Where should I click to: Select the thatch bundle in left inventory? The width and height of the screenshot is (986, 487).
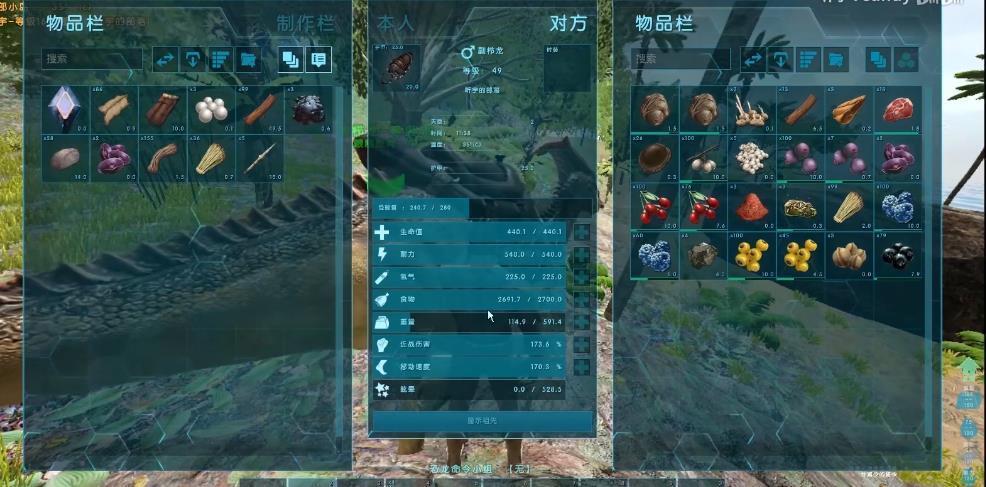(x=212, y=157)
